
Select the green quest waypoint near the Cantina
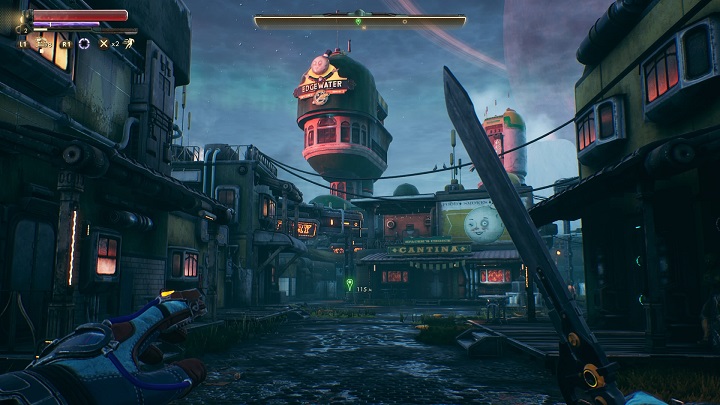point(348,283)
